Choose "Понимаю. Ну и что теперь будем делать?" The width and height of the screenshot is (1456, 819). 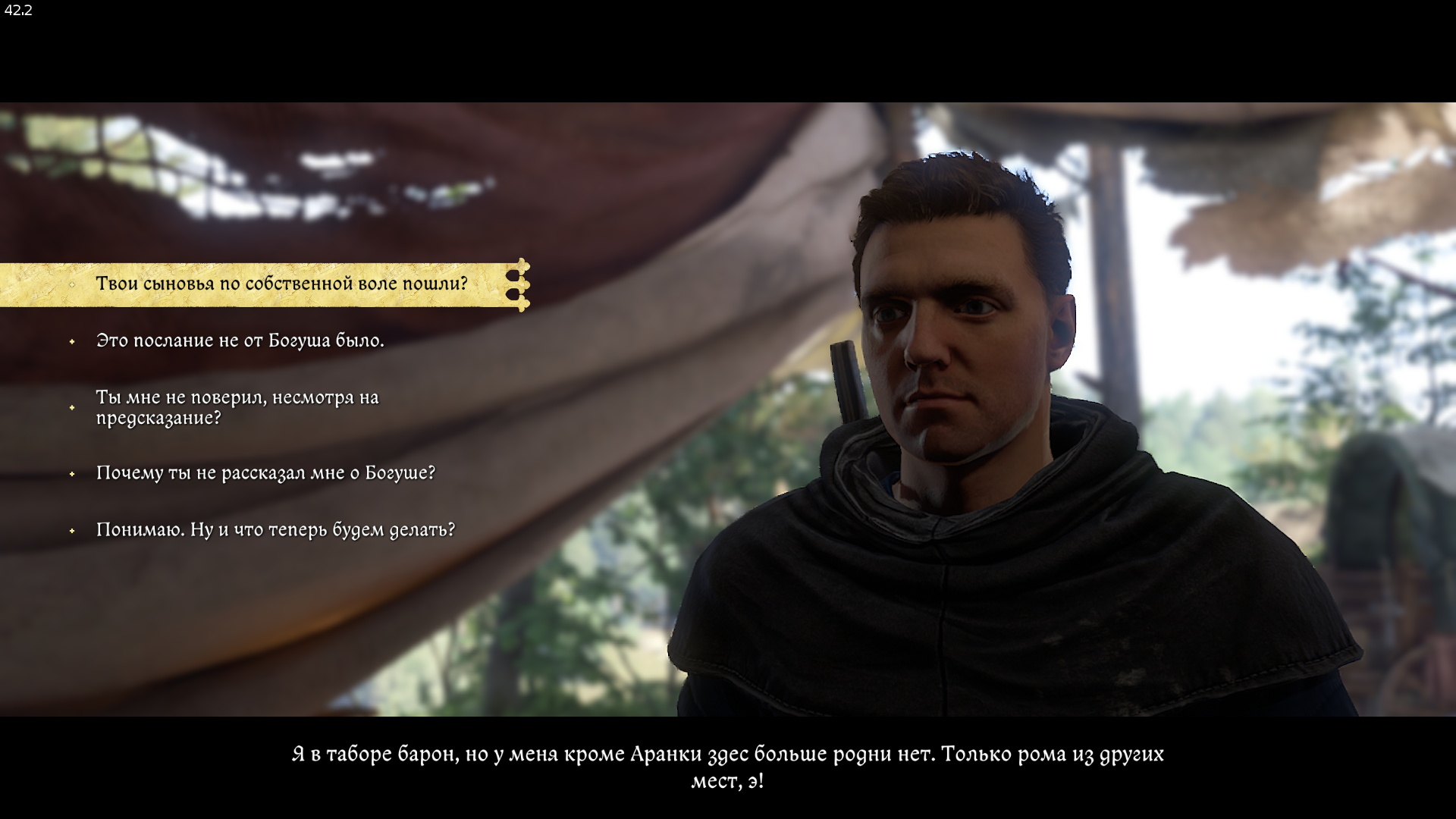coord(275,530)
